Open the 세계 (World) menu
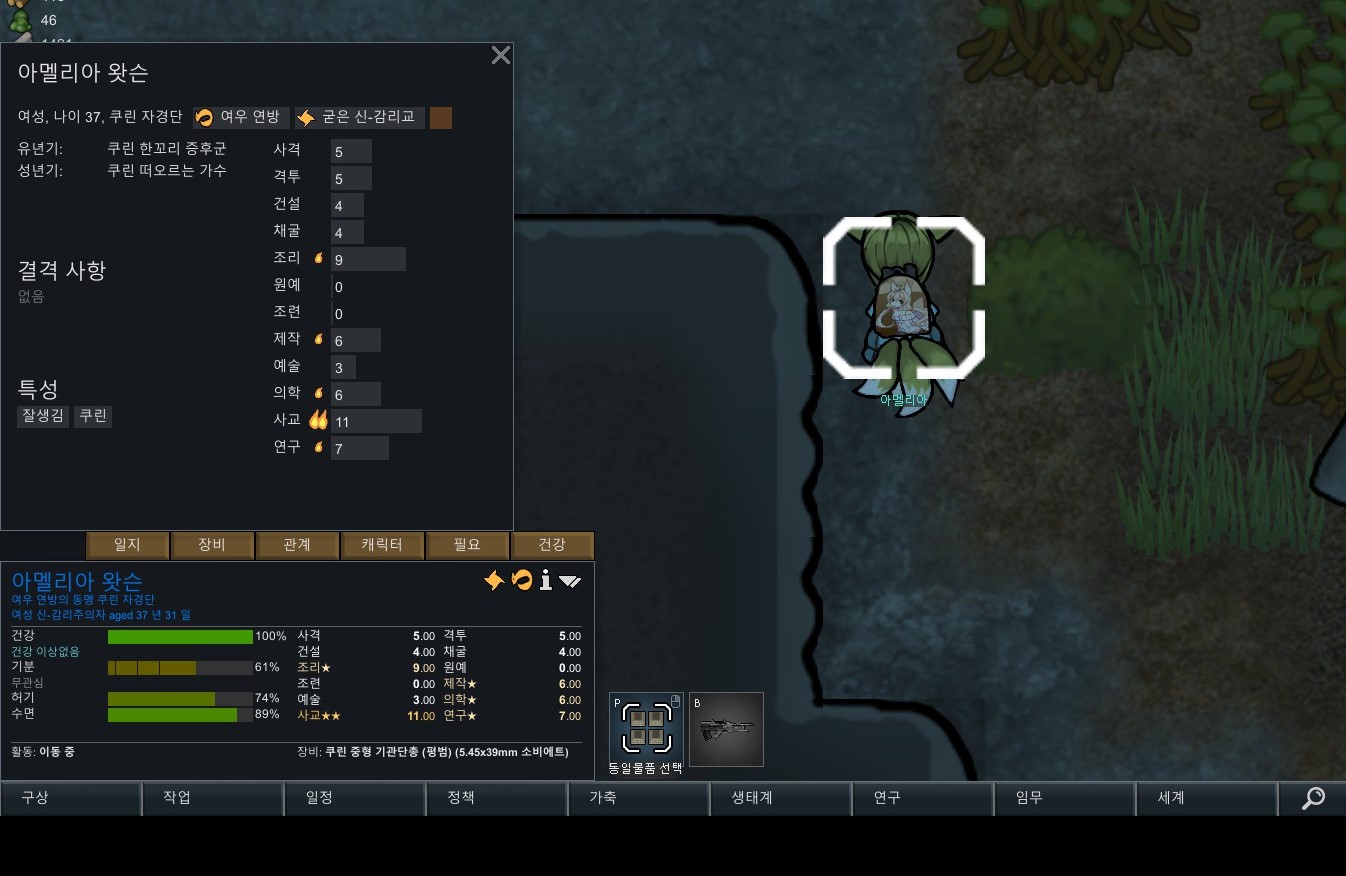 click(1206, 798)
